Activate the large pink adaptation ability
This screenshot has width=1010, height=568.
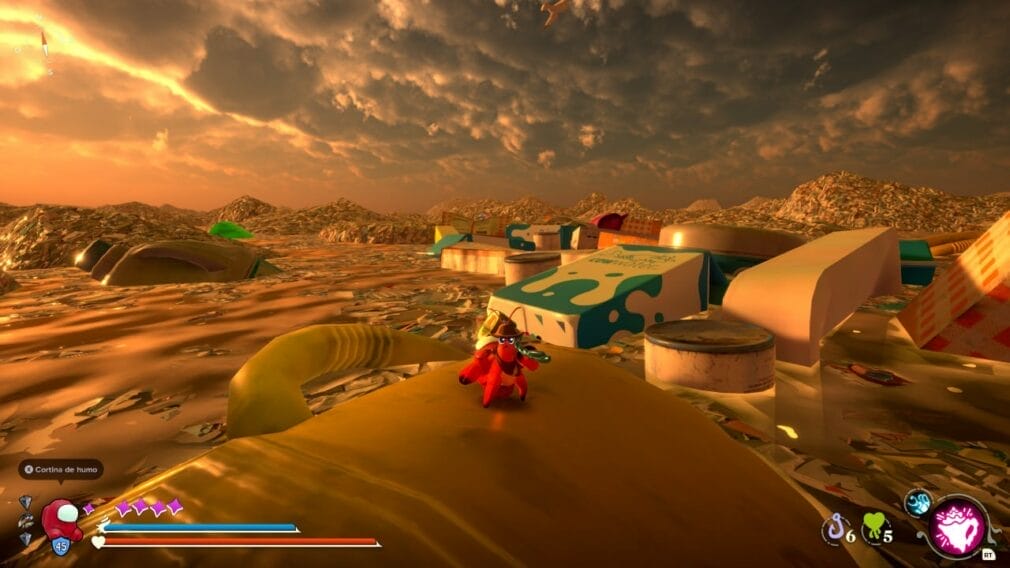click(956, 527)
